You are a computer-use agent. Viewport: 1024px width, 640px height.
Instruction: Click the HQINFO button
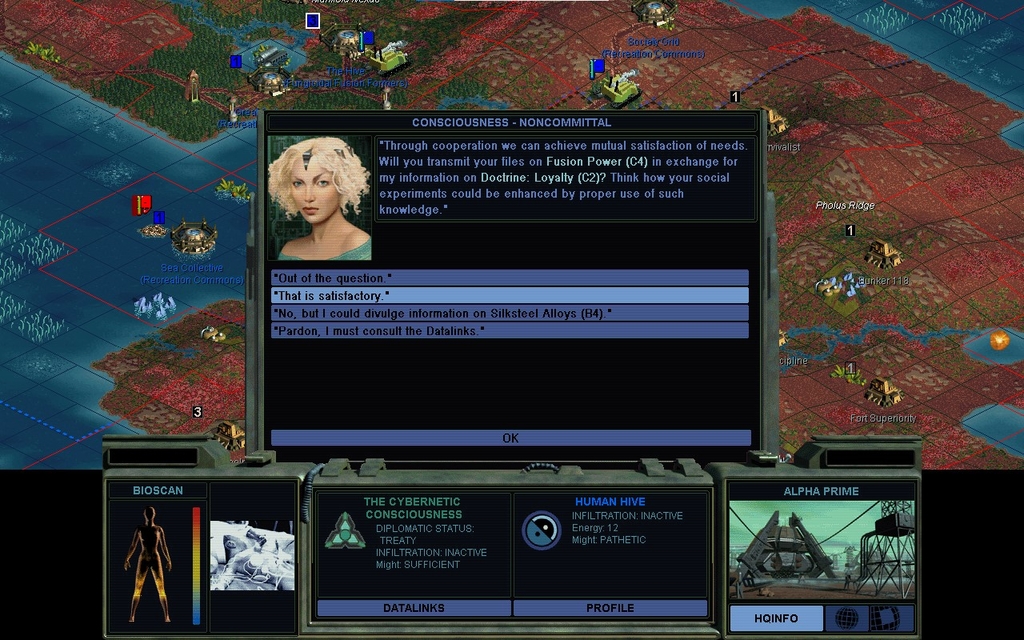point(776,618)
